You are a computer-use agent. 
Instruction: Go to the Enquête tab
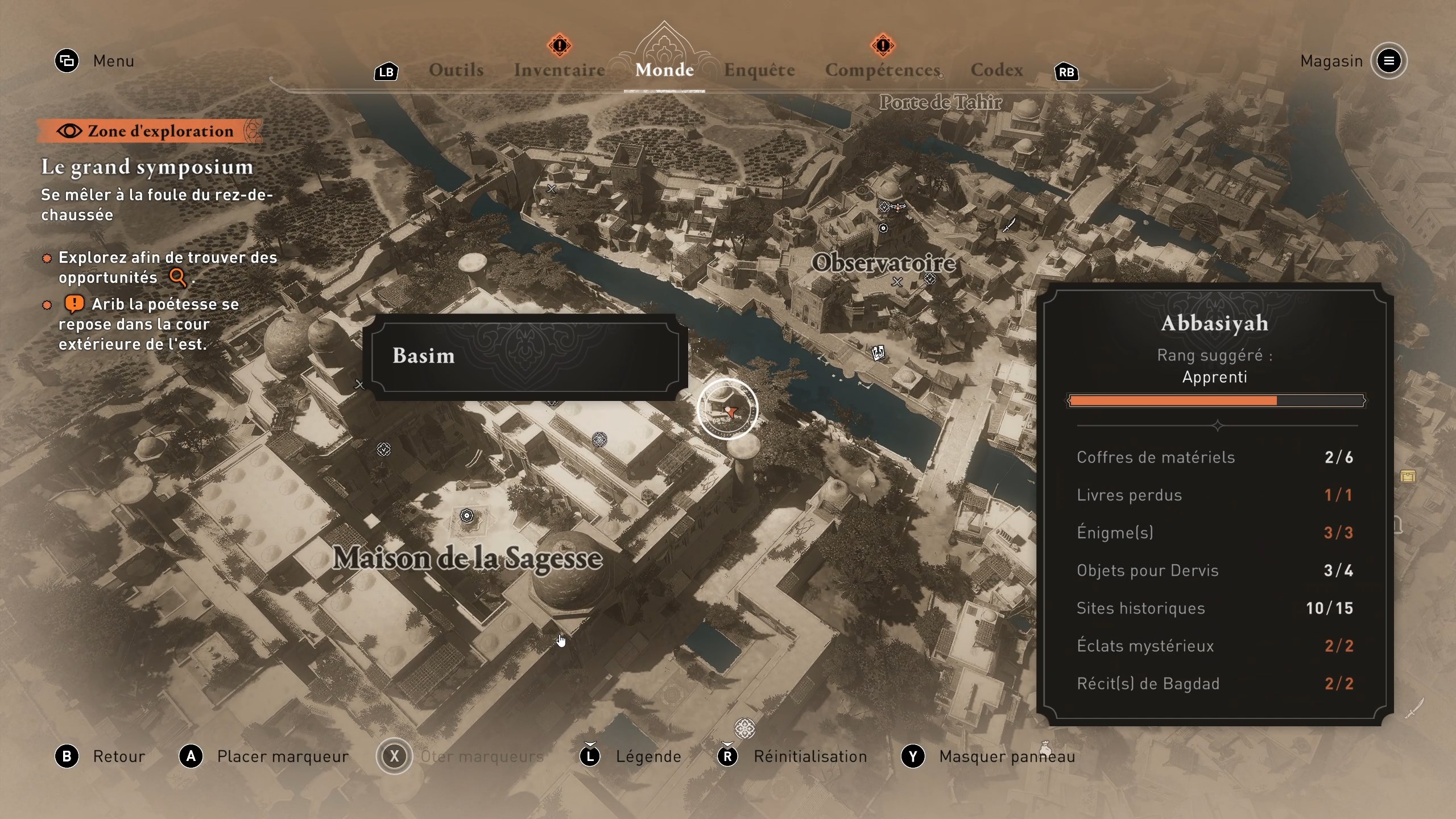point(759,70)
